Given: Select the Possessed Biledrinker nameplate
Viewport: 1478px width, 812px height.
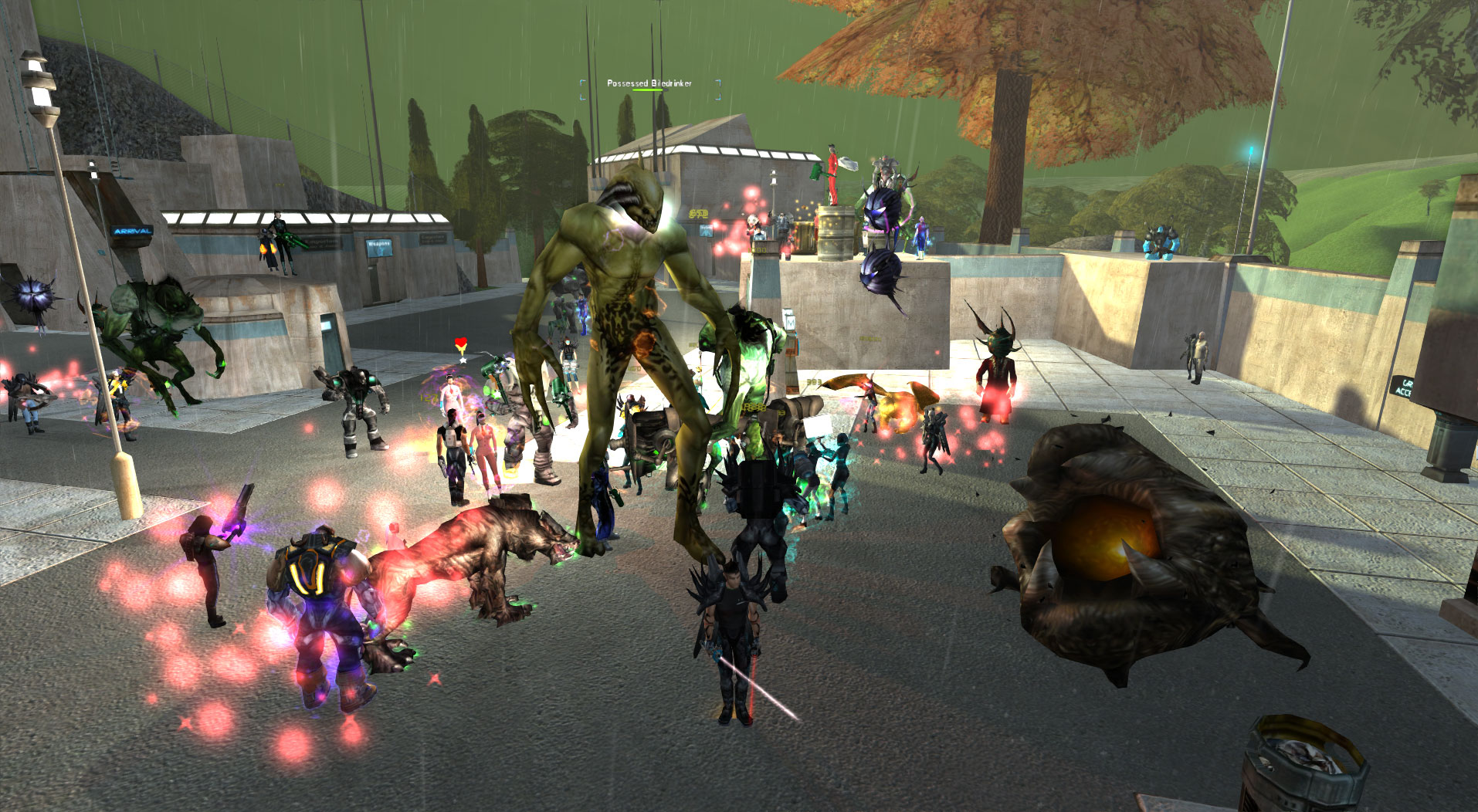Looking at the screenshot, I should click(x=649, y=83).
